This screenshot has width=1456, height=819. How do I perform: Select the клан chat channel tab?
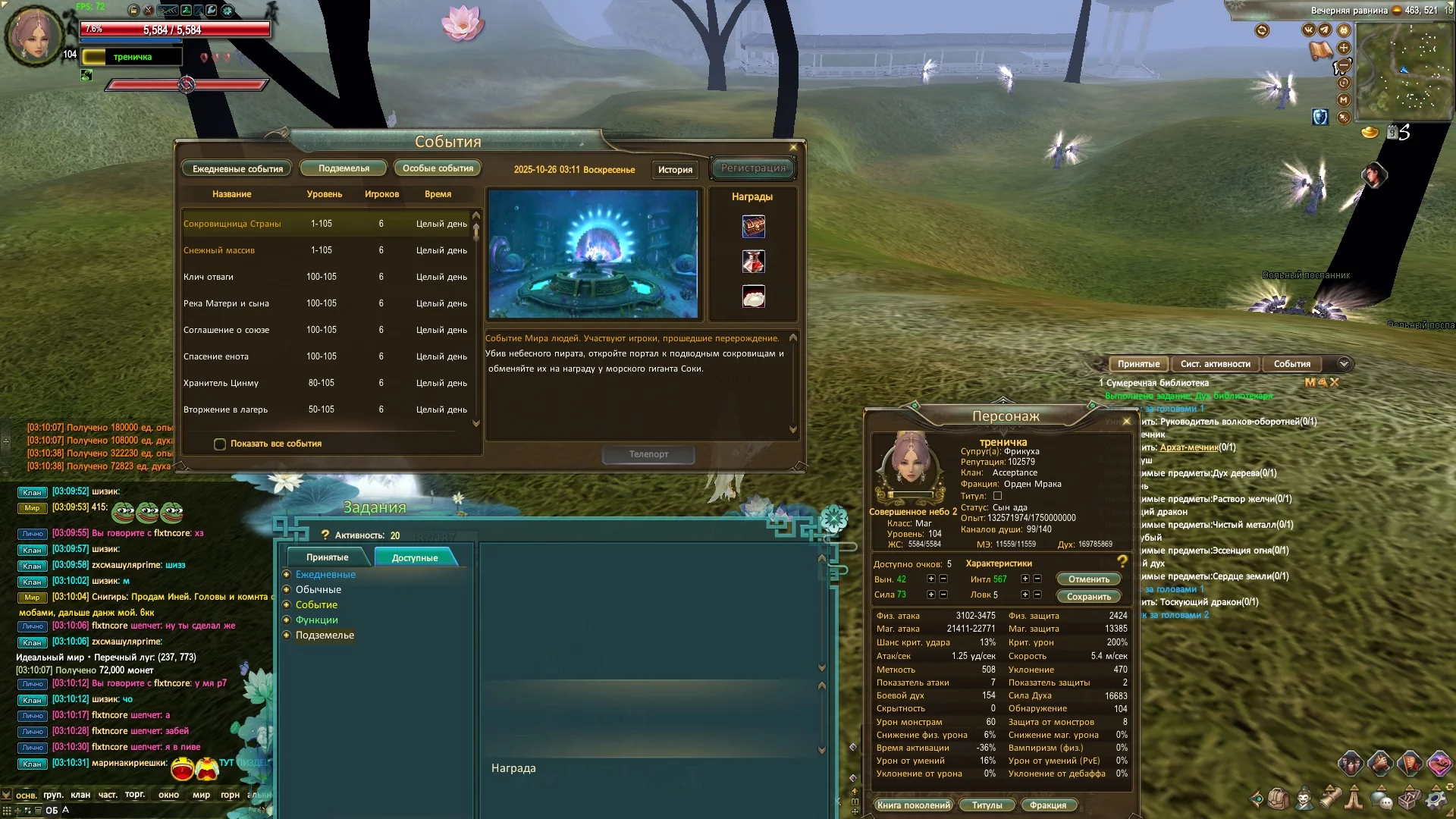[80, 795]
